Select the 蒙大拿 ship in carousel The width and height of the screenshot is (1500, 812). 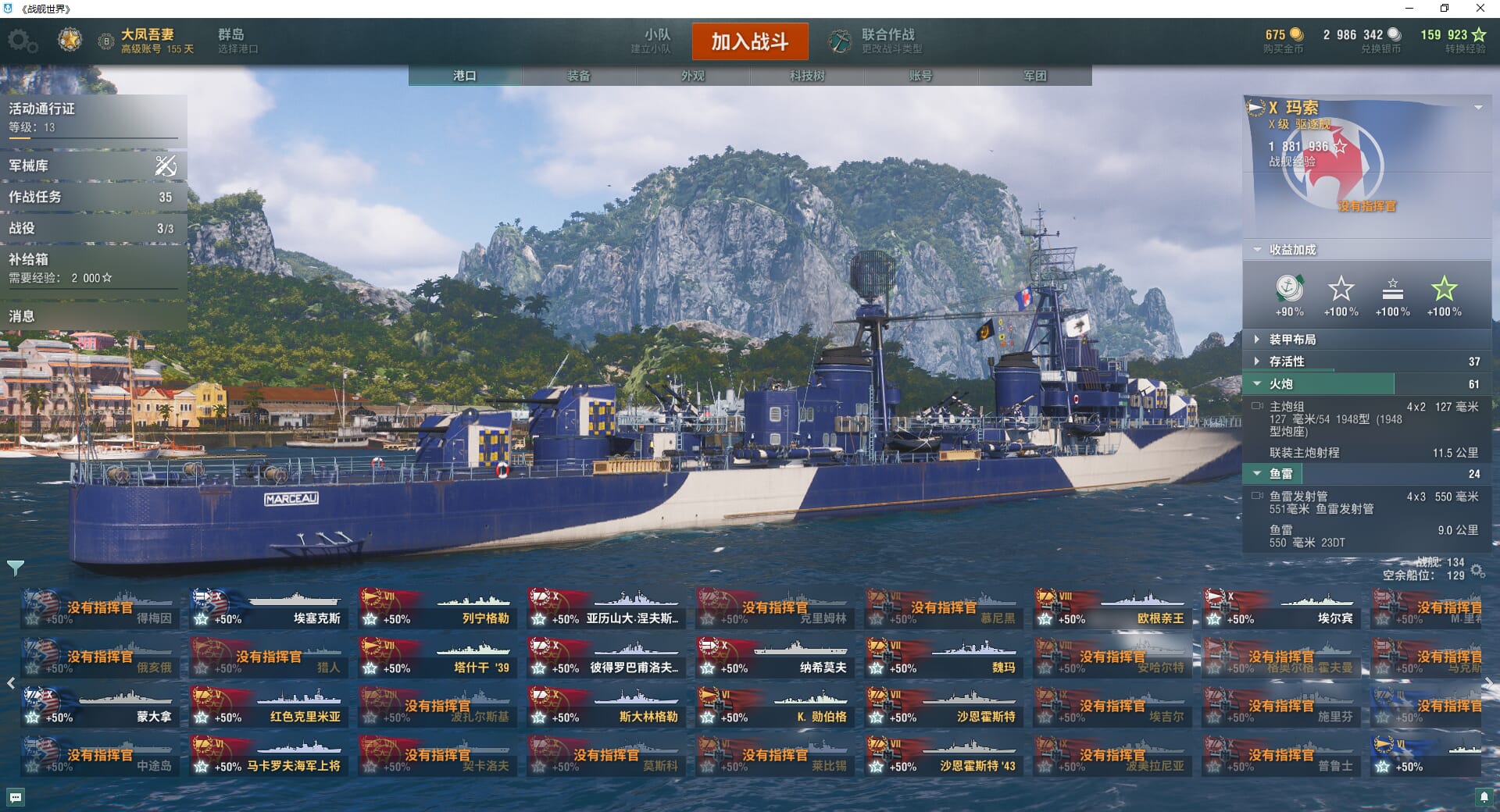[x=98, y=707]
